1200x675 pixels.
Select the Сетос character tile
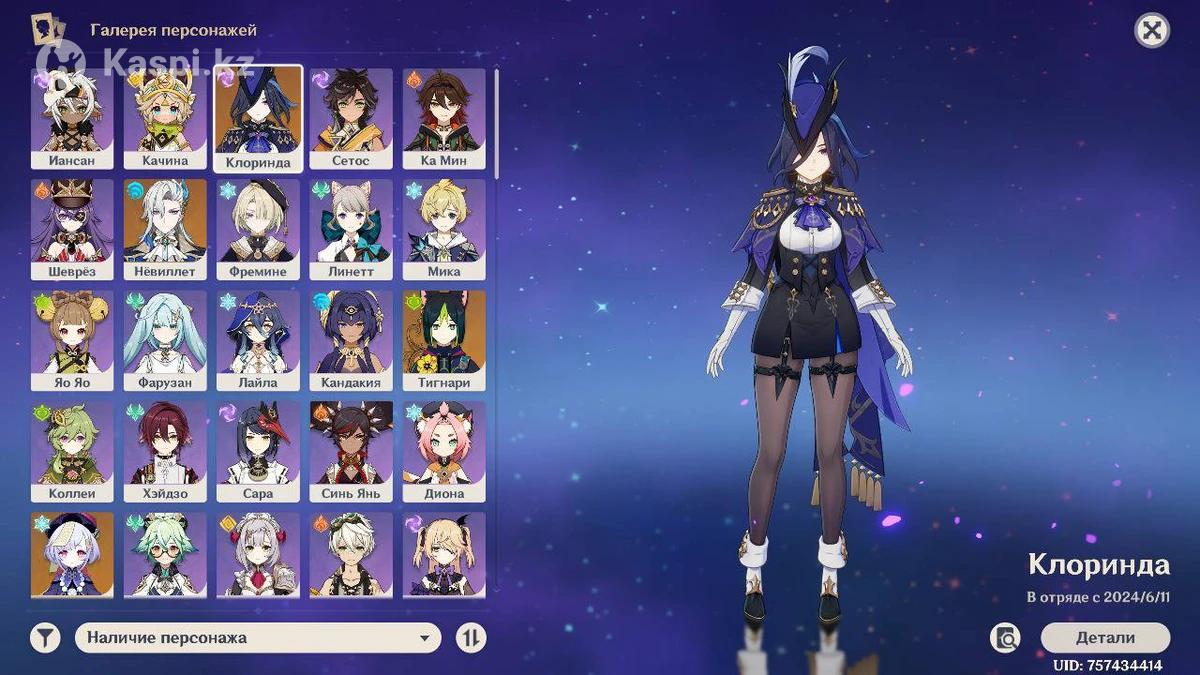(x=351, y=118)
